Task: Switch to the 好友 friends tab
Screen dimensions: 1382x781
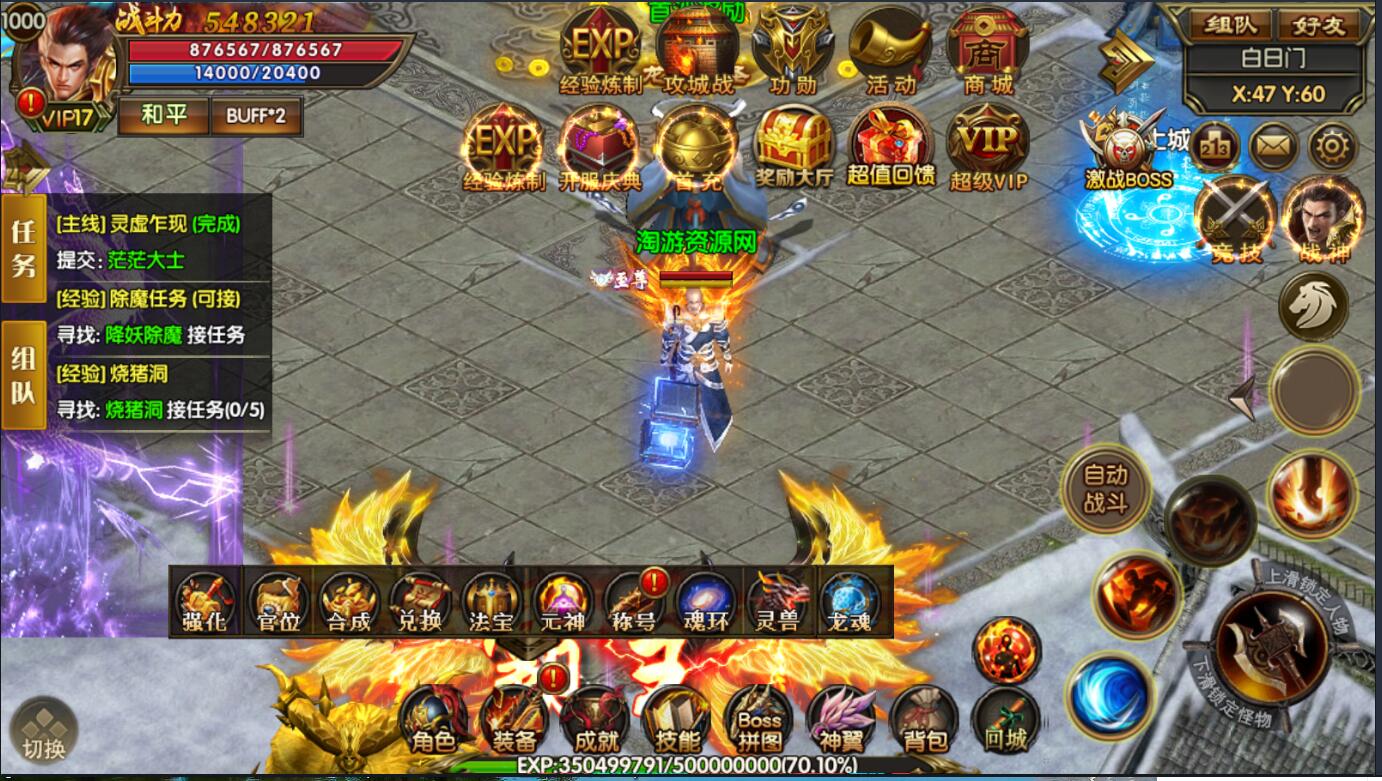Action: point(1319,25)
